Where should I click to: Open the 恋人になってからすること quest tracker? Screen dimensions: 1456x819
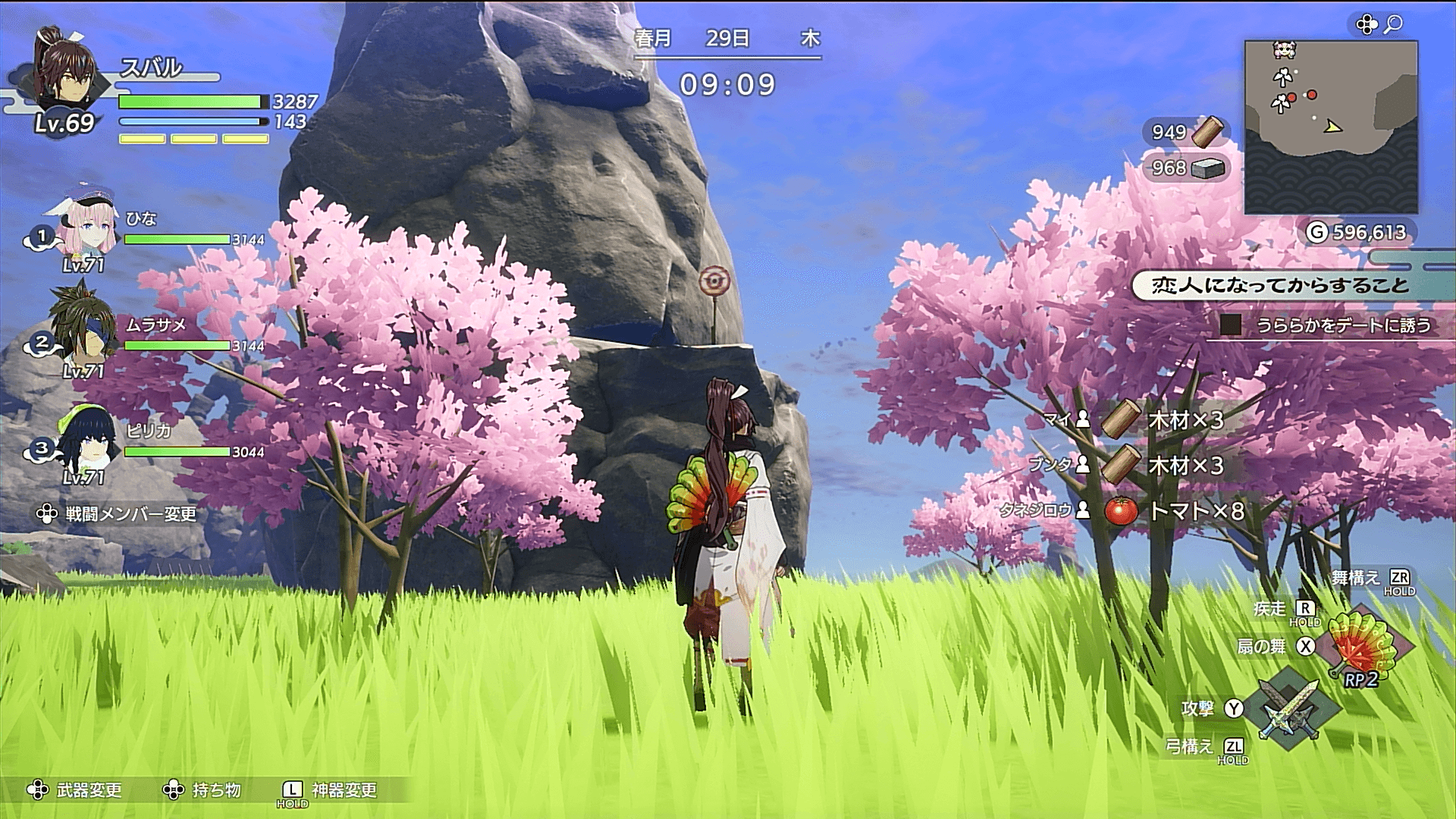pos(1280,285)
